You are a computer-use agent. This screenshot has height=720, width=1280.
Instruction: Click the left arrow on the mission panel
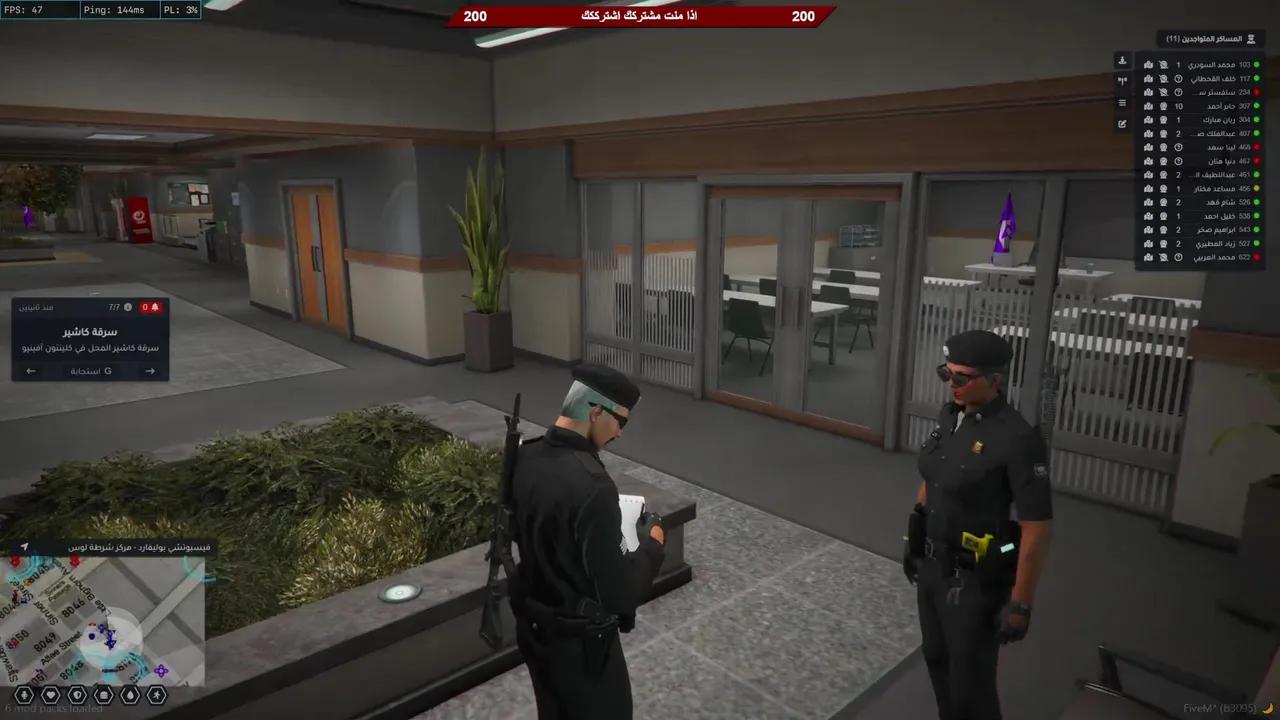(30, 371)
